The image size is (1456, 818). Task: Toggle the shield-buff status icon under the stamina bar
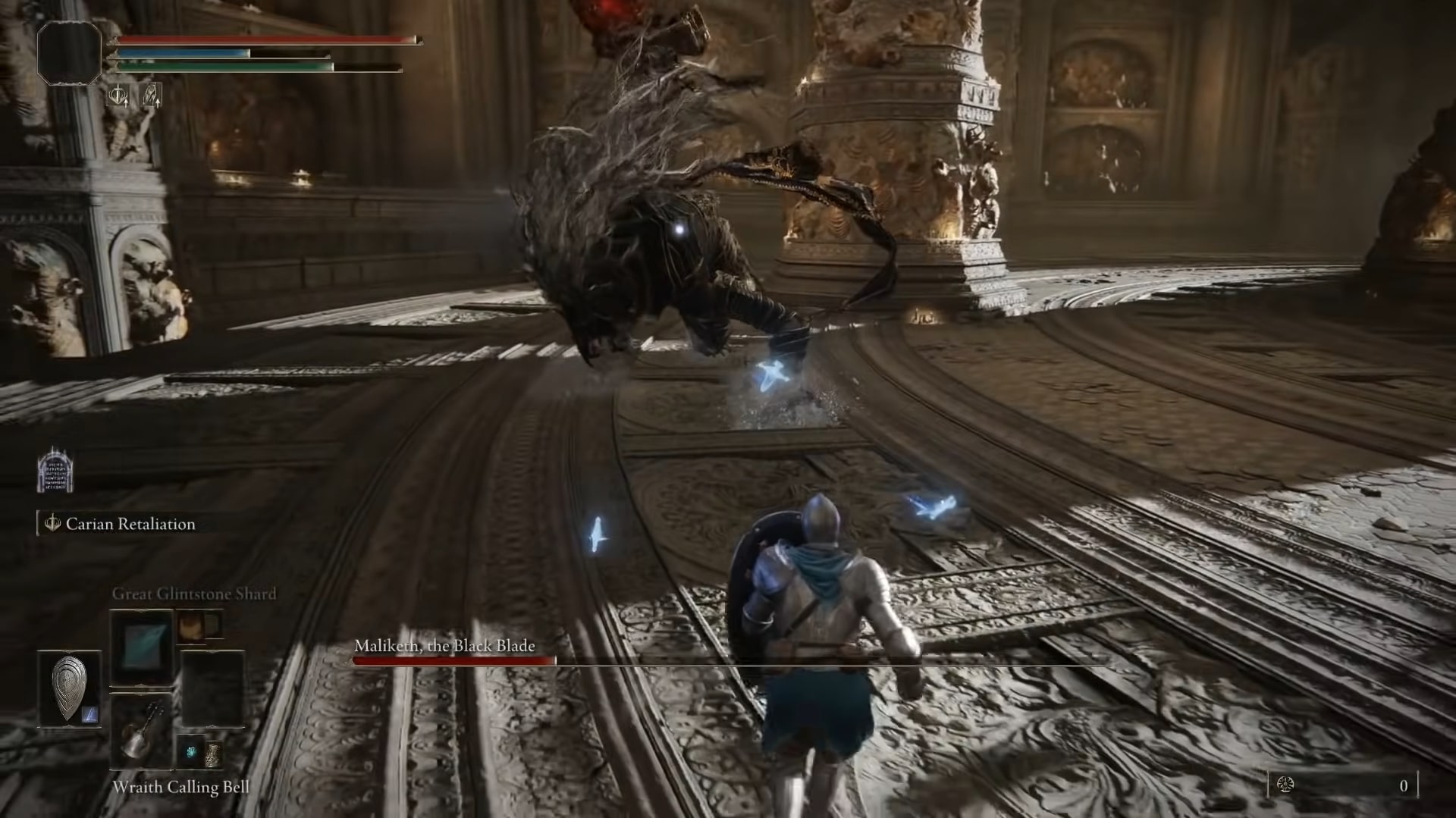[118, 96]
